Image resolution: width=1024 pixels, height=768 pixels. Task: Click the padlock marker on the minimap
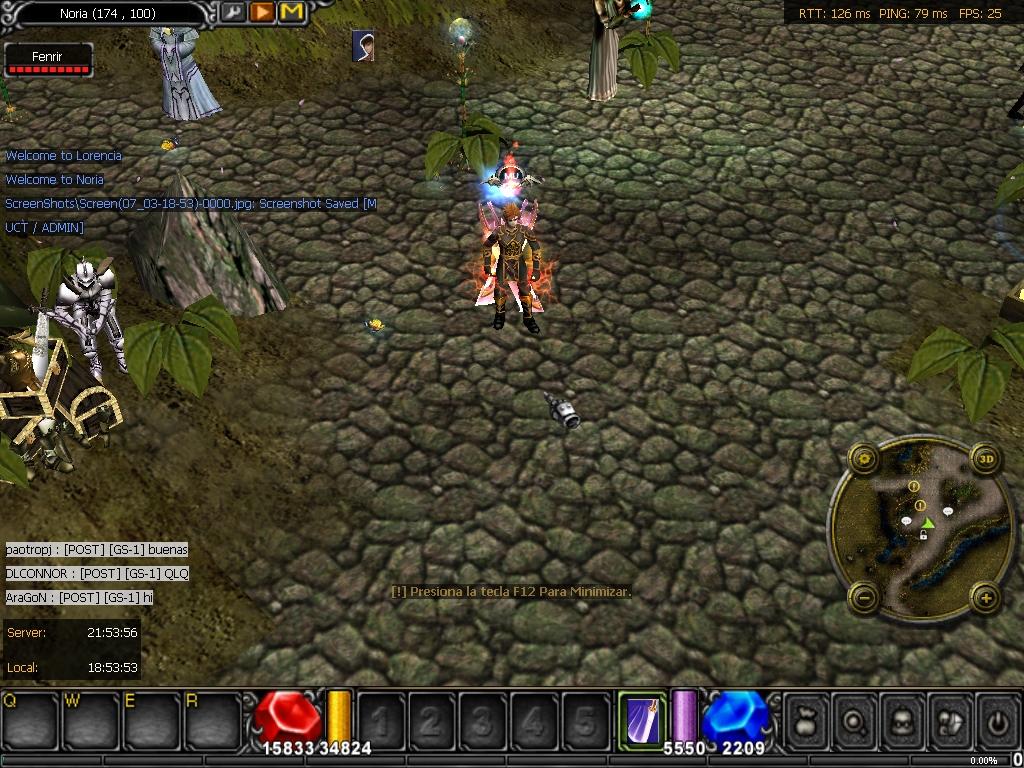tap(923, 536)
